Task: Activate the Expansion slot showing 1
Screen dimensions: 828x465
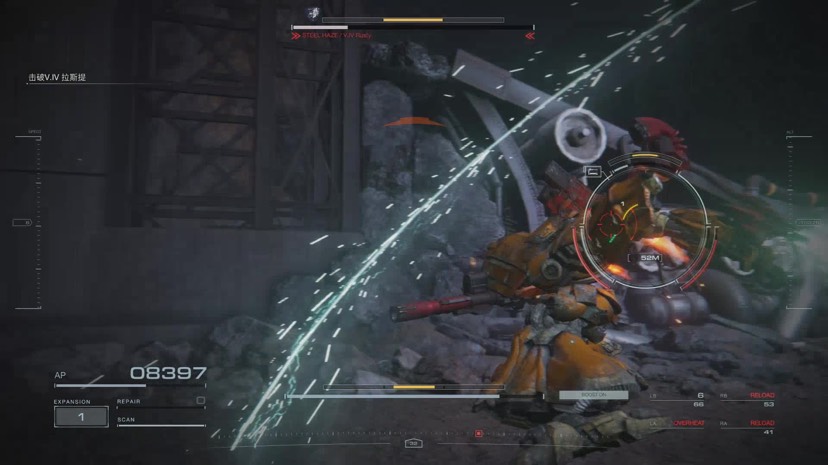Action: (81, 416)
